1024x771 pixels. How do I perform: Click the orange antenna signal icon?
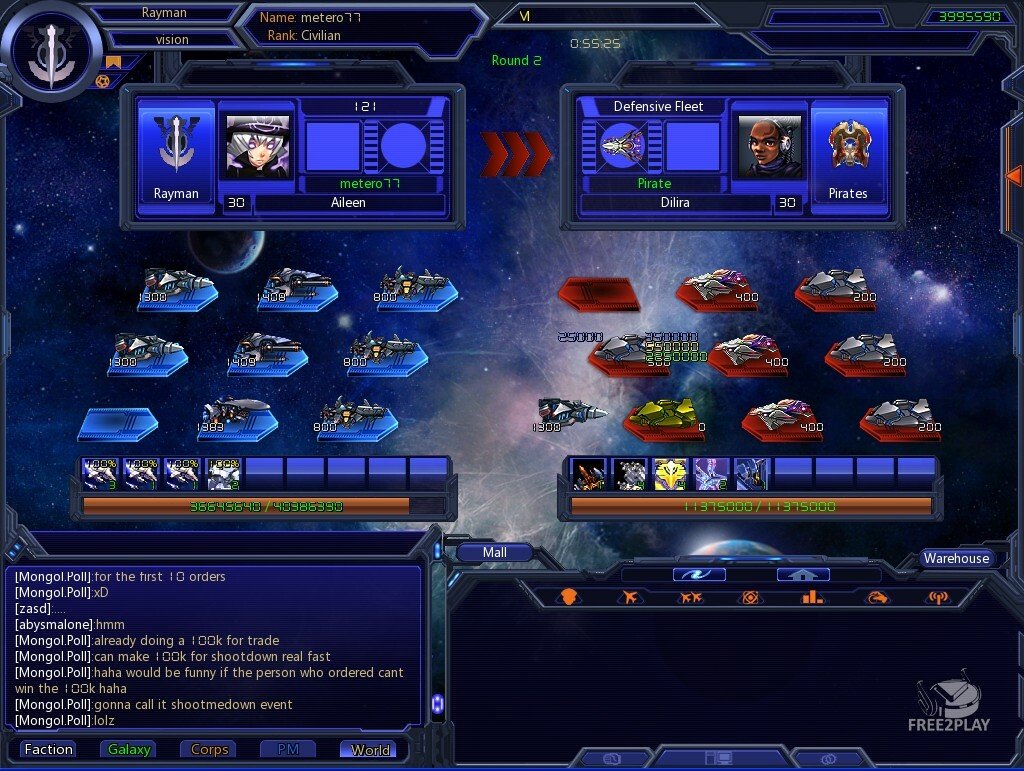[x=937, y=597]
